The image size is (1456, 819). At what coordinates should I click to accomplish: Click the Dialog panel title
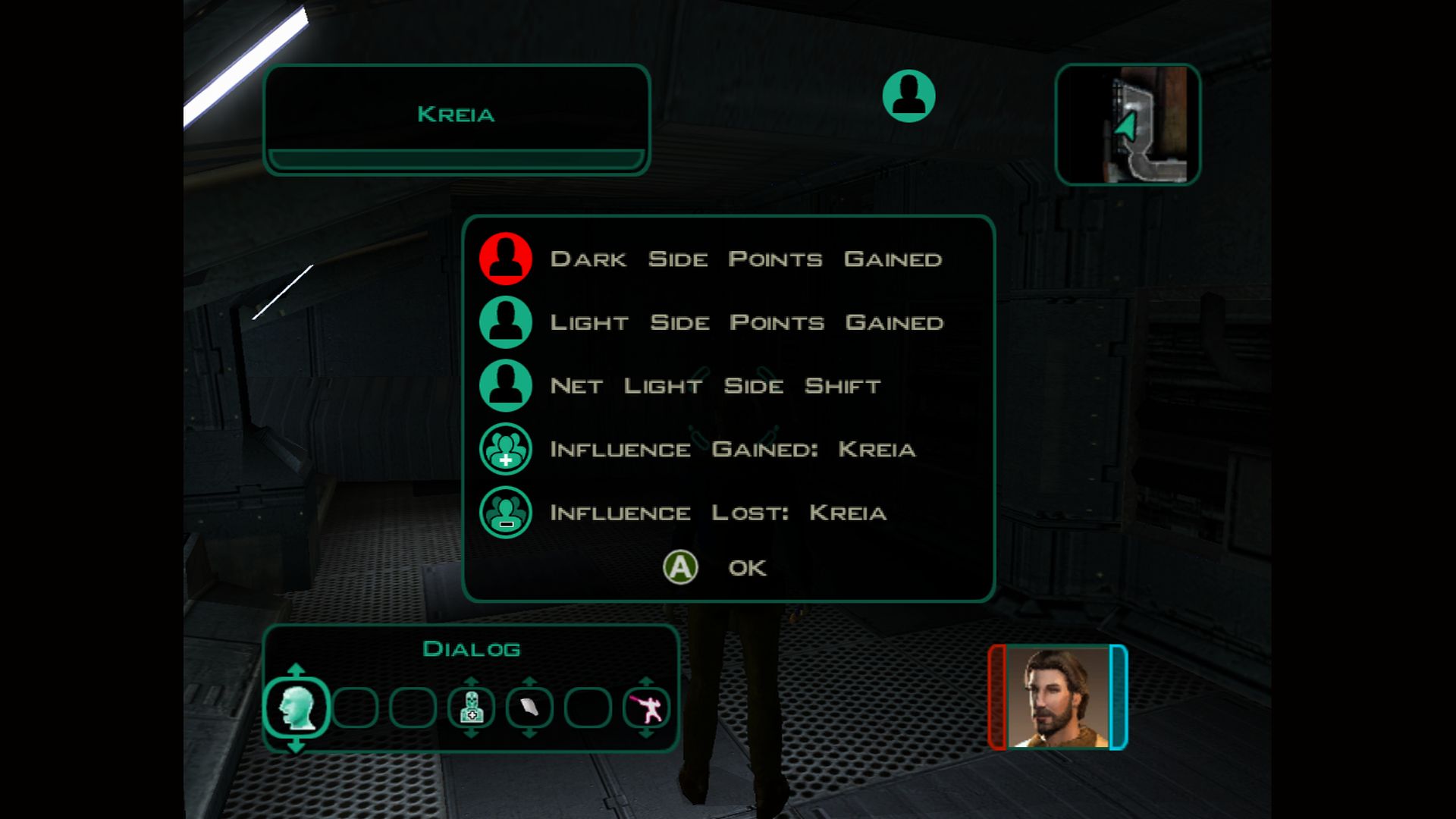(x=472, y=648)
